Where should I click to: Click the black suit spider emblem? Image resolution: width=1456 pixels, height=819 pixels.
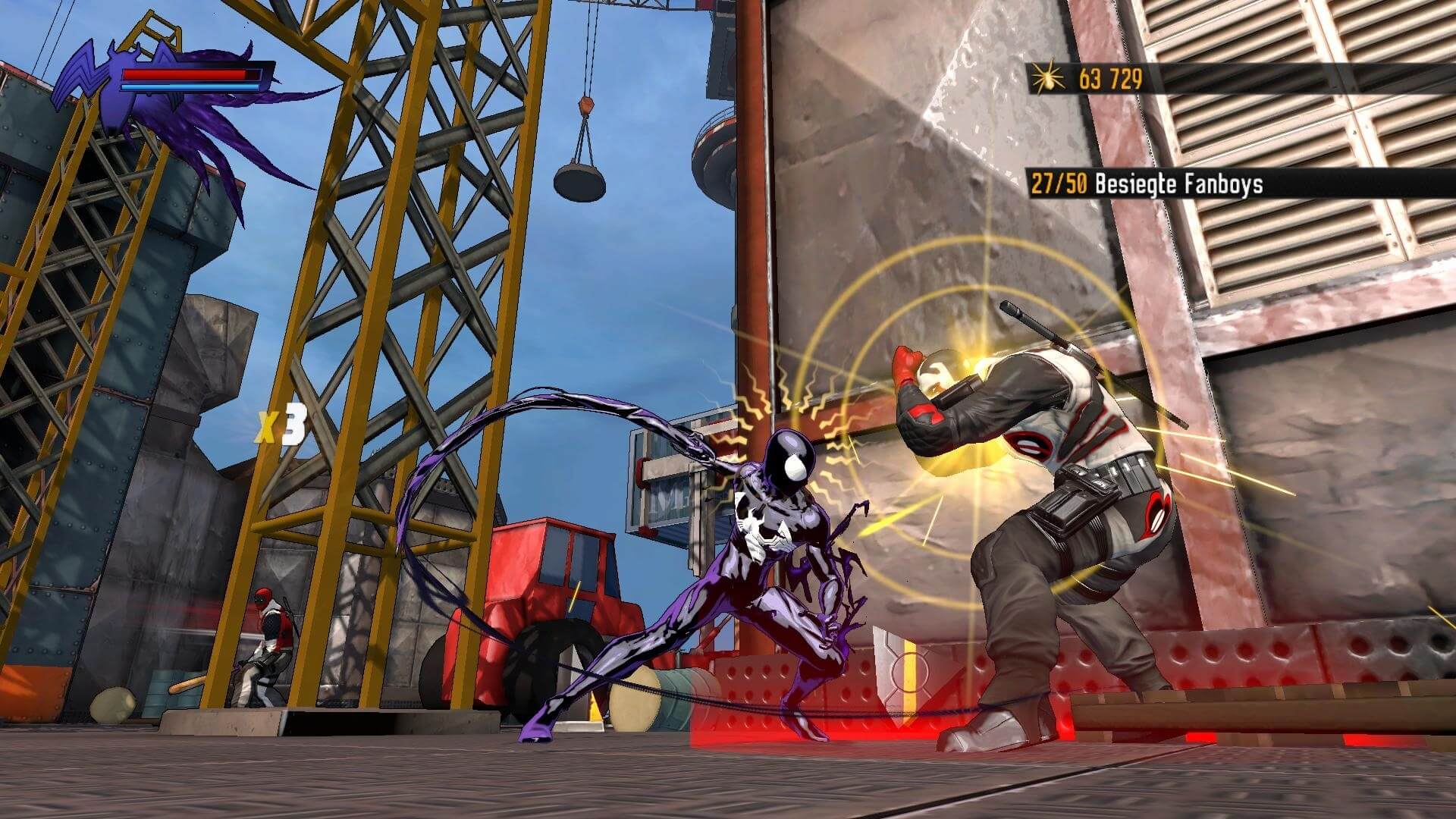click(x=112, y=80)
